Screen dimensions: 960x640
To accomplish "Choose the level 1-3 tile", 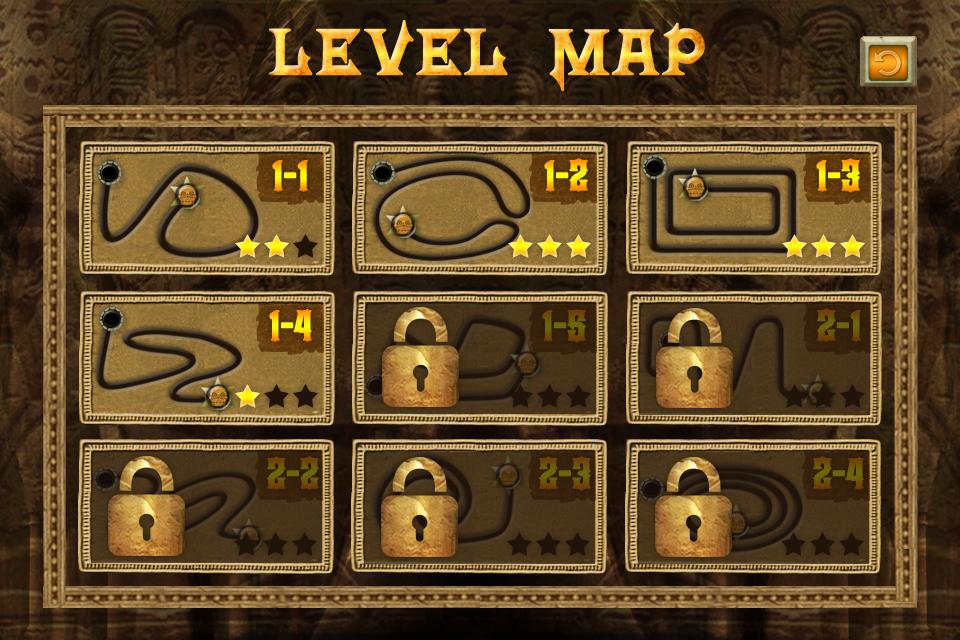I will point(753,208).
